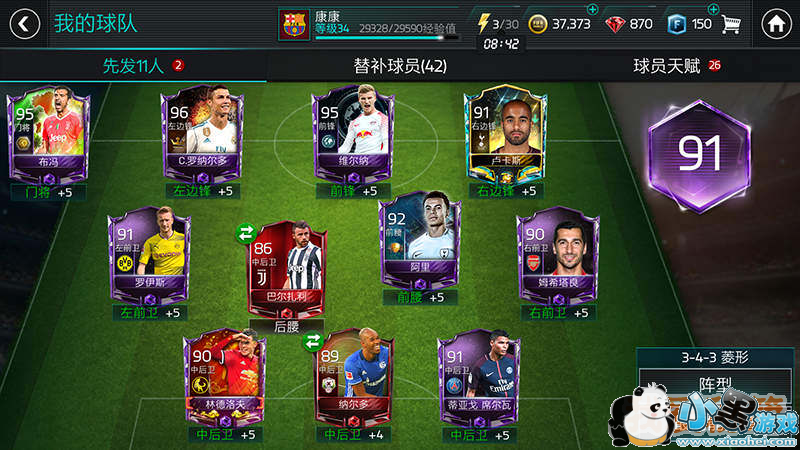Open the 康康 player profile avatar
This screenshot has height=450, width=800.
(x=295, y=23)
